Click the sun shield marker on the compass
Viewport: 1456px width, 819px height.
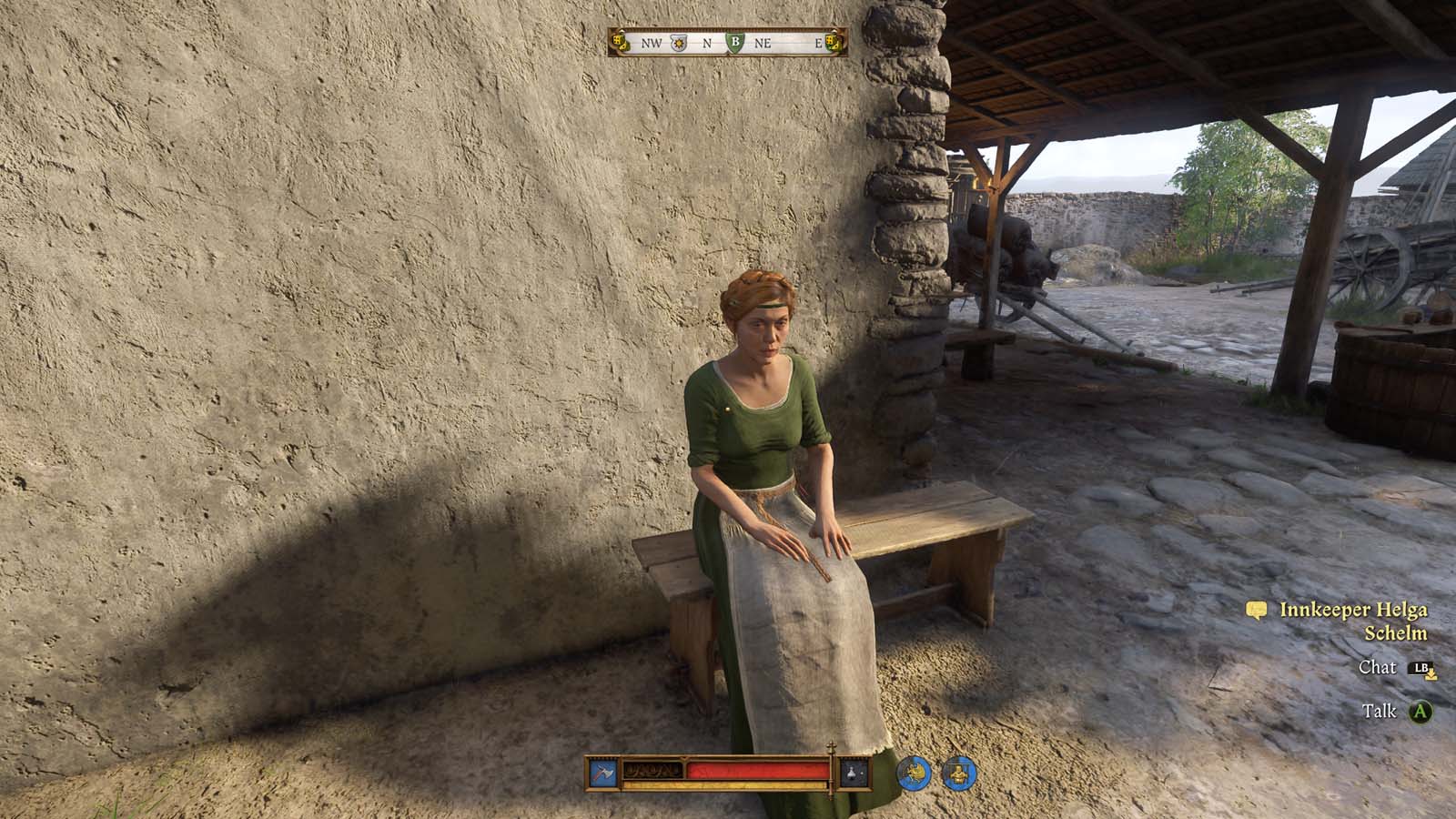(679, 43)
